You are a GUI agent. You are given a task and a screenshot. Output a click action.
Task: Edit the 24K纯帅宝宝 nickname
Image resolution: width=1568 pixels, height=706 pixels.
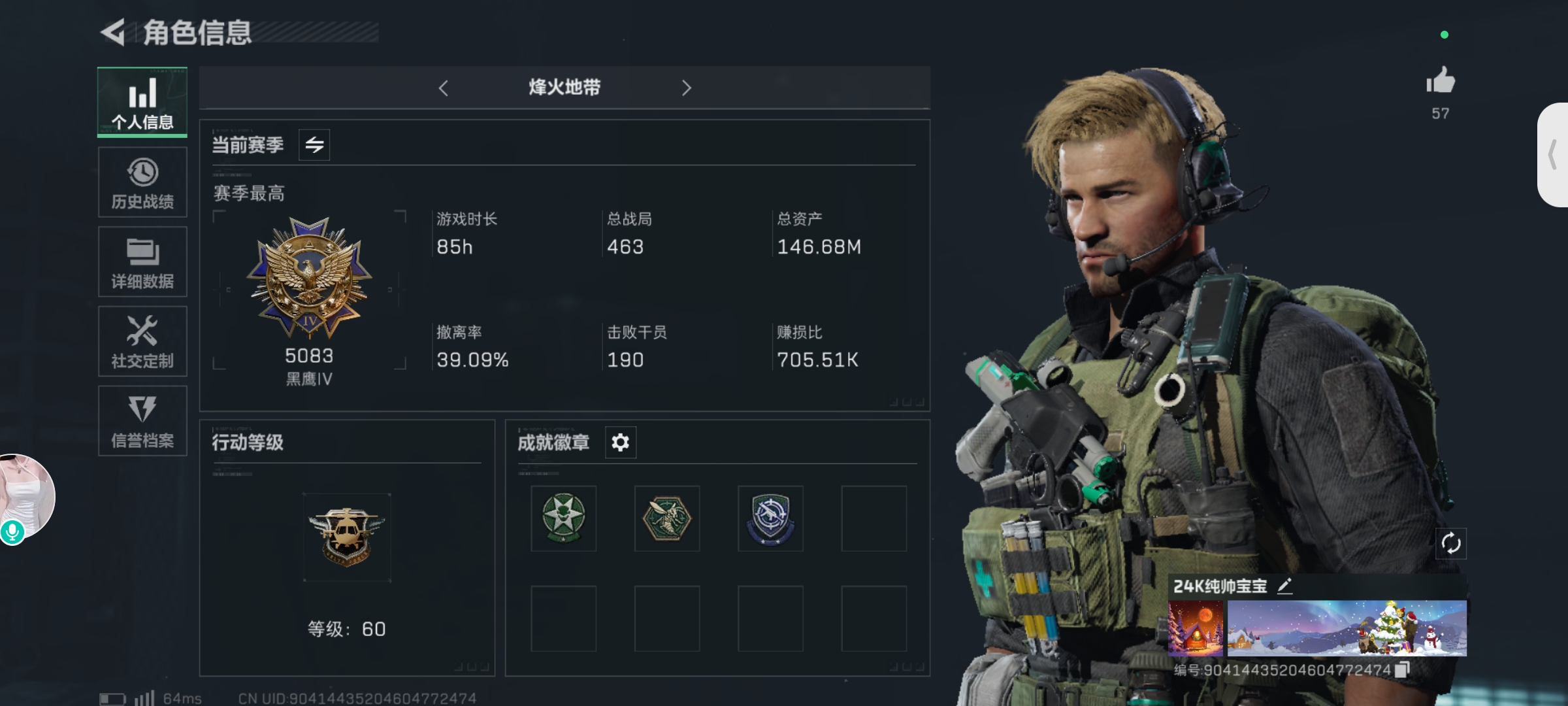pyautogui.click(x=1284, y=586)
